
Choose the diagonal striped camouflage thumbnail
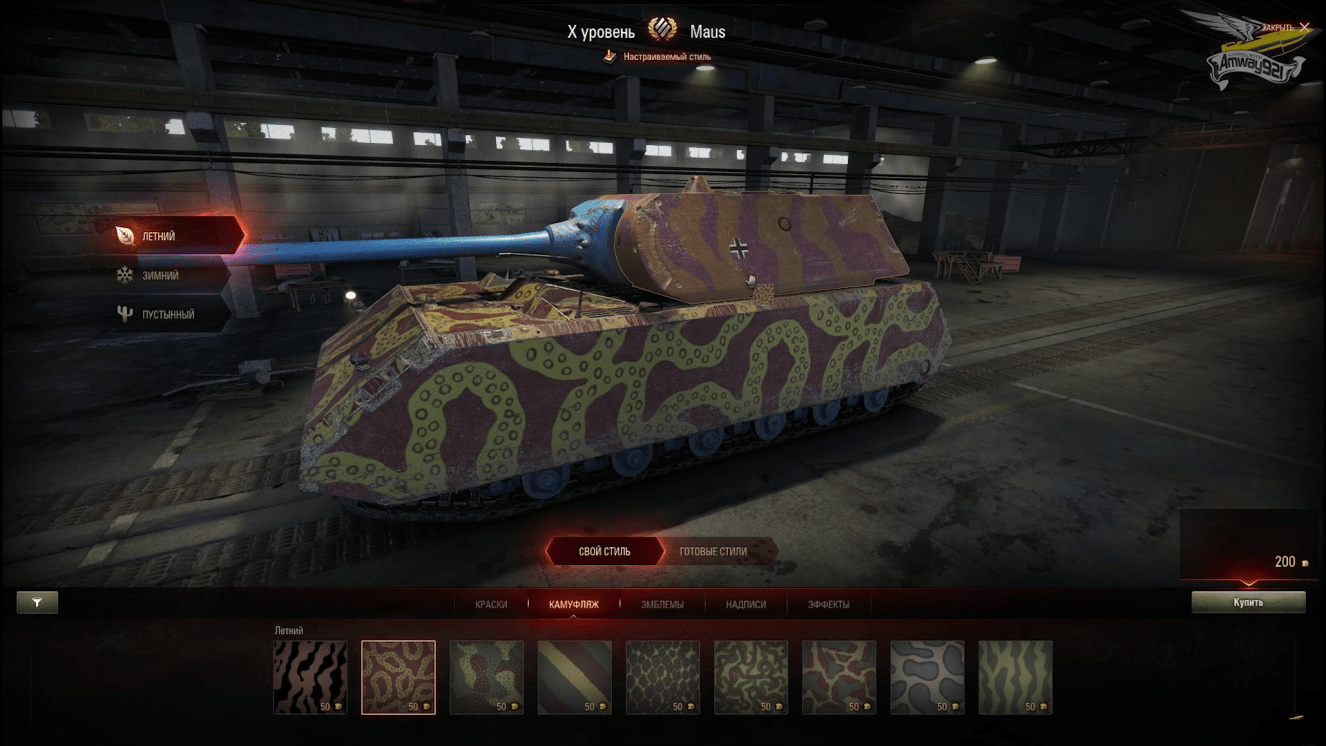click(x=575, y=677)
